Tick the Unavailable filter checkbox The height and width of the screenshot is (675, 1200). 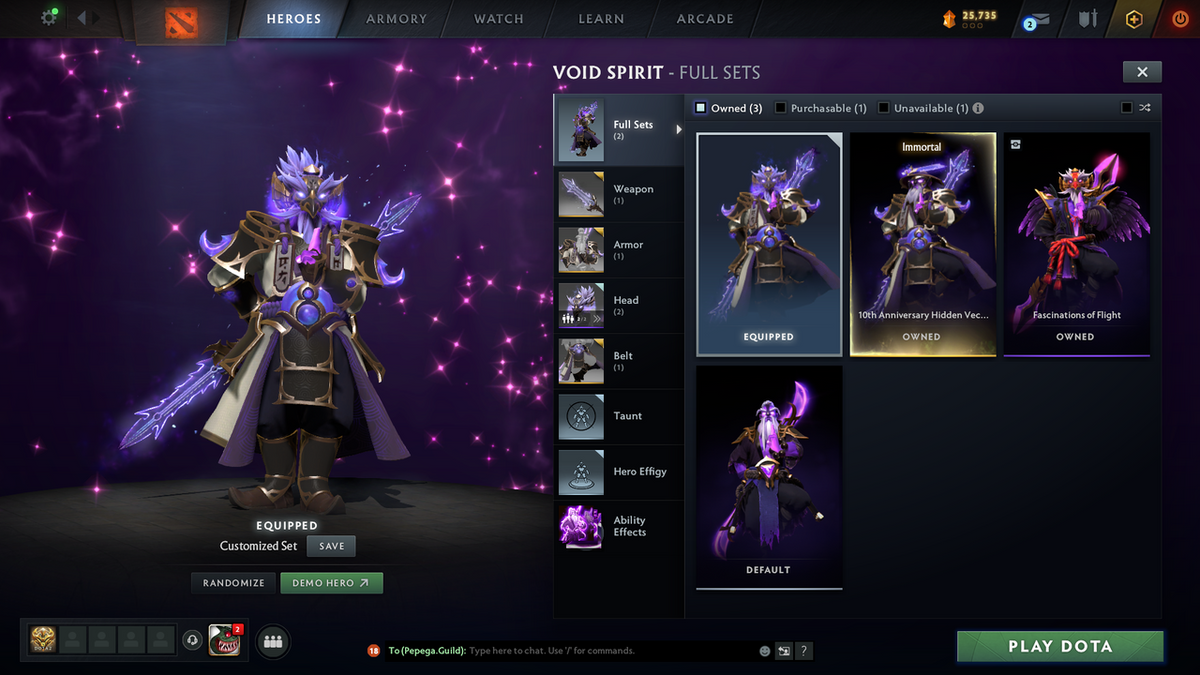coord(884,108)
